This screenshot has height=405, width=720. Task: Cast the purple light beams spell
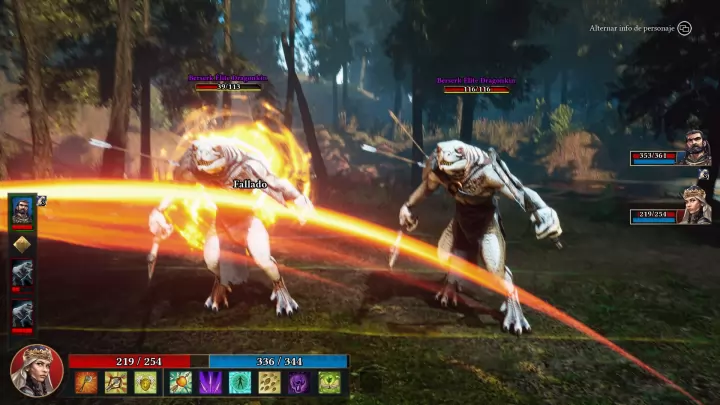210,382
